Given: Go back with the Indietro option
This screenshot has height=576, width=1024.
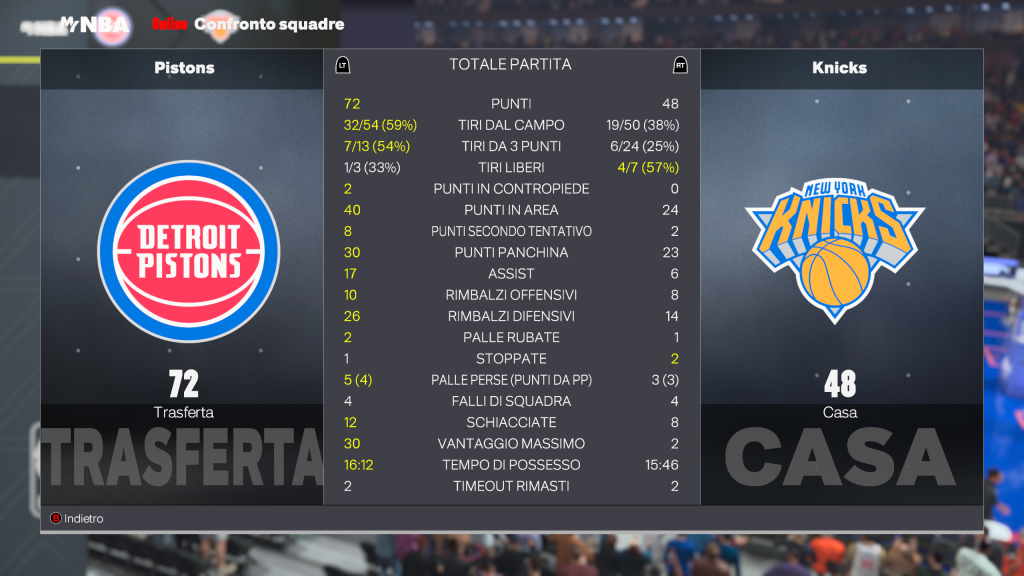Looking at the screenshot, I should pos(78,519).
